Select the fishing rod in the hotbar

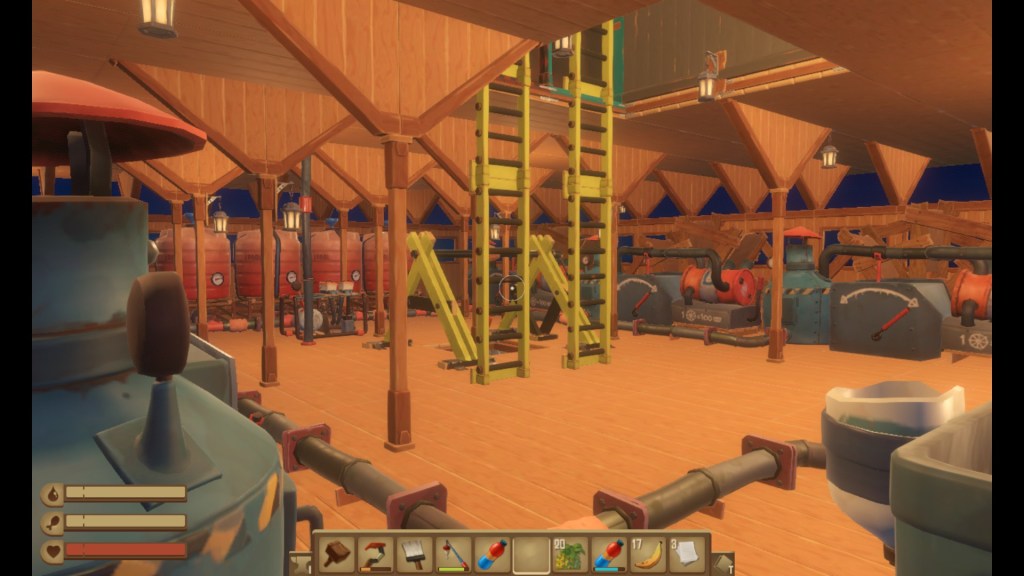(x=454, y=553)
